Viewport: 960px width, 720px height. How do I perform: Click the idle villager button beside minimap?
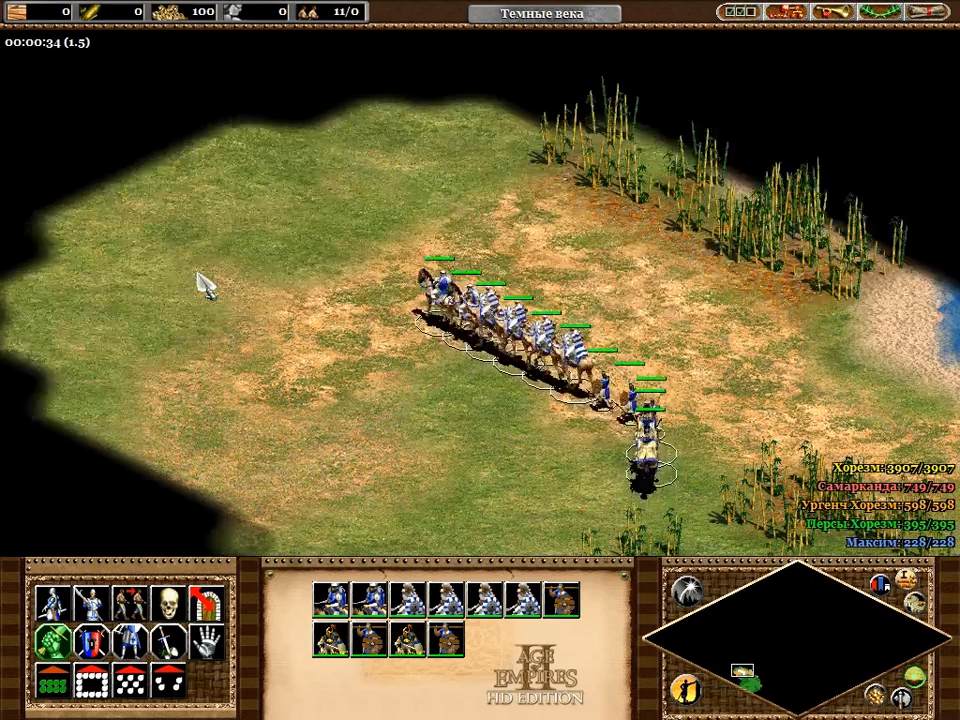point(685,688)
